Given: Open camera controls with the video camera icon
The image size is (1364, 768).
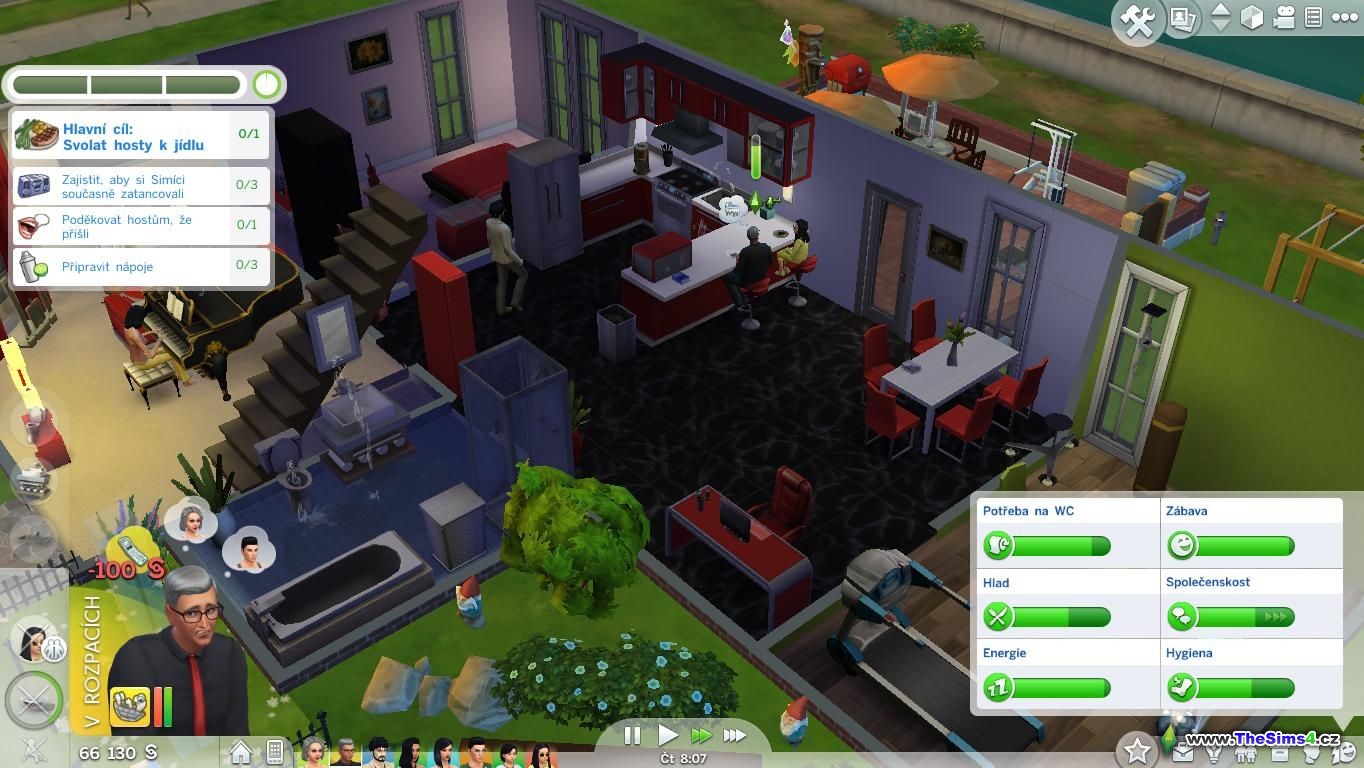Looking at the screenshot, I should click(1284, 18).
